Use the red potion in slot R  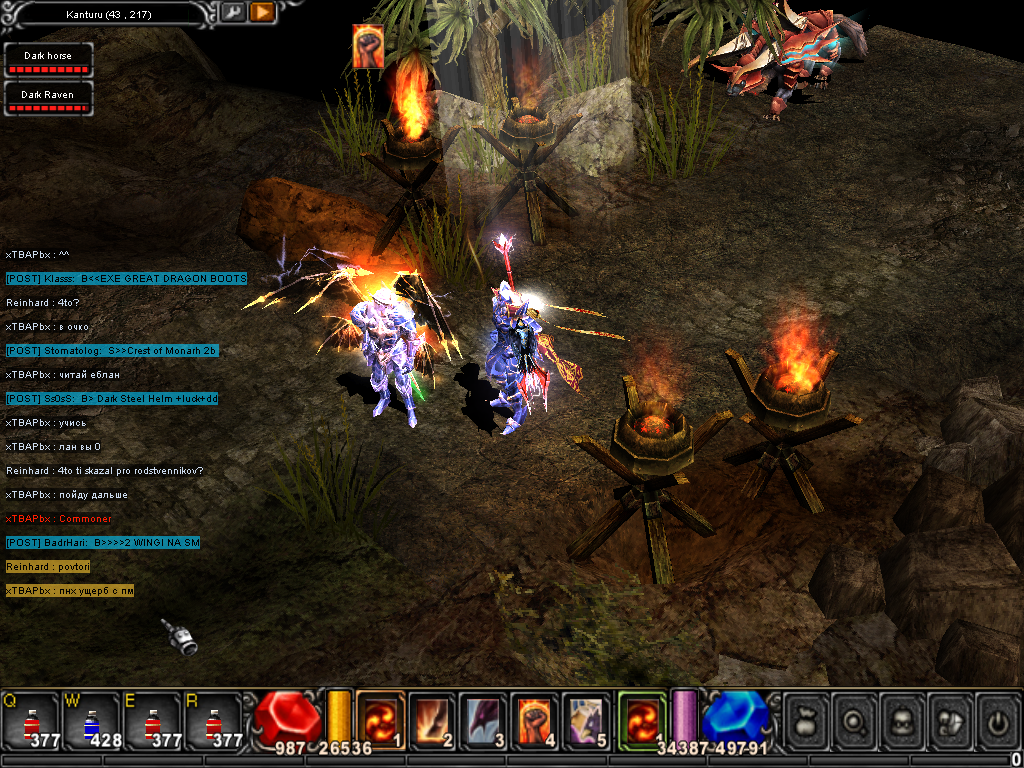pos(212,720)
